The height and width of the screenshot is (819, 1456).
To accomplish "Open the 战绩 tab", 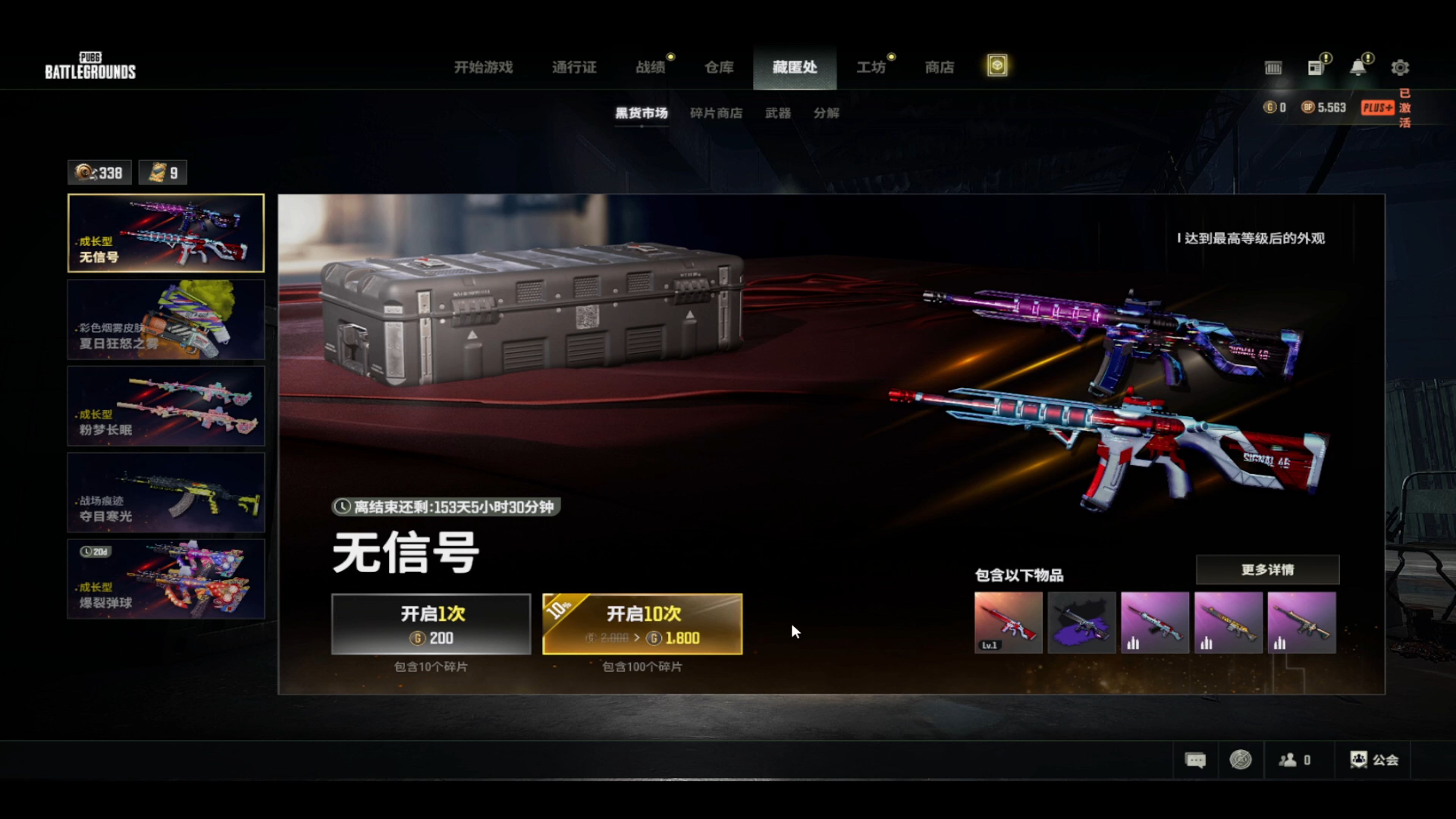I will click(651, 67).
